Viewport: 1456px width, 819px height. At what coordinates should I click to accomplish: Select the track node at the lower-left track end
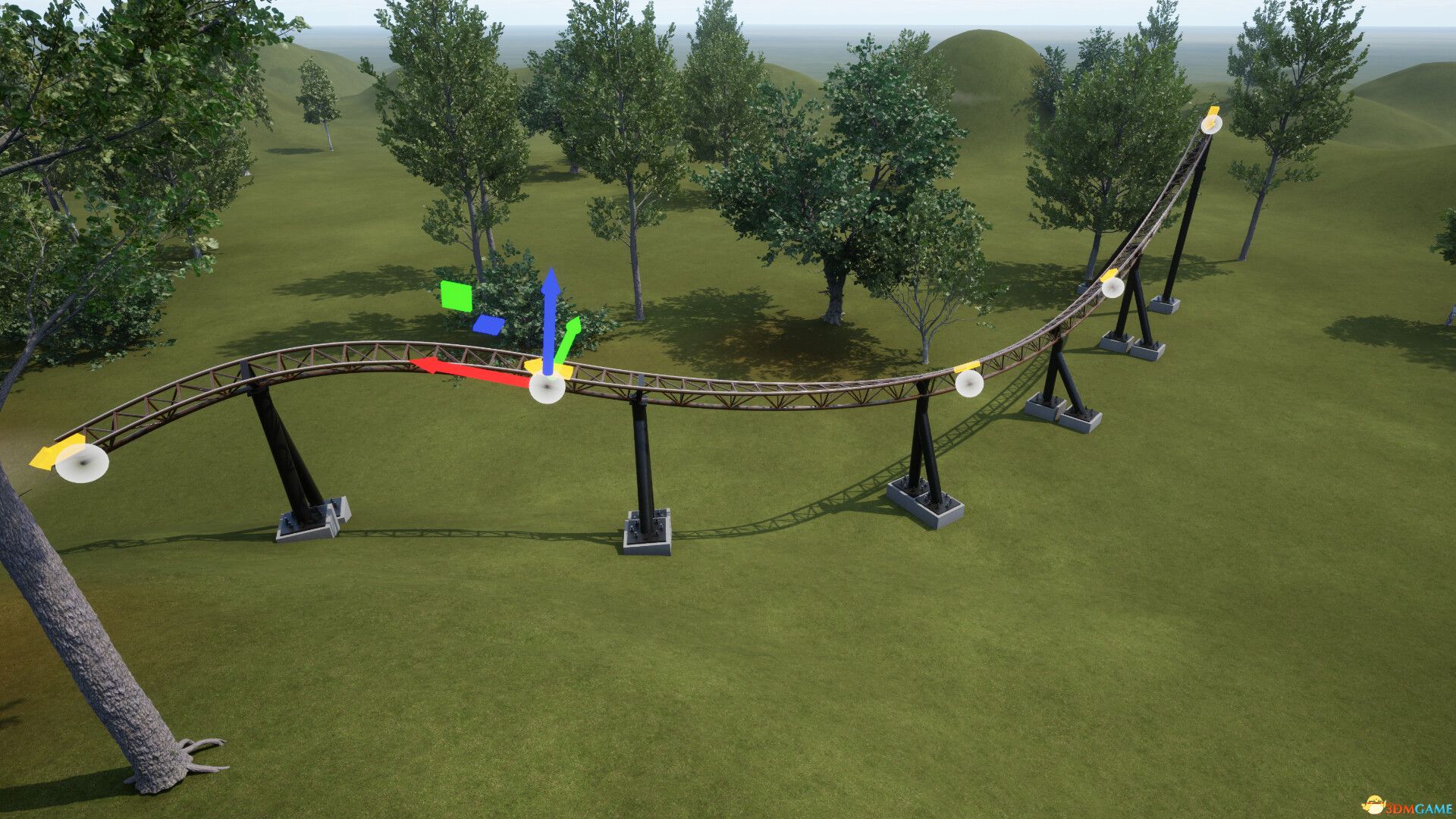tap(82, 463)
